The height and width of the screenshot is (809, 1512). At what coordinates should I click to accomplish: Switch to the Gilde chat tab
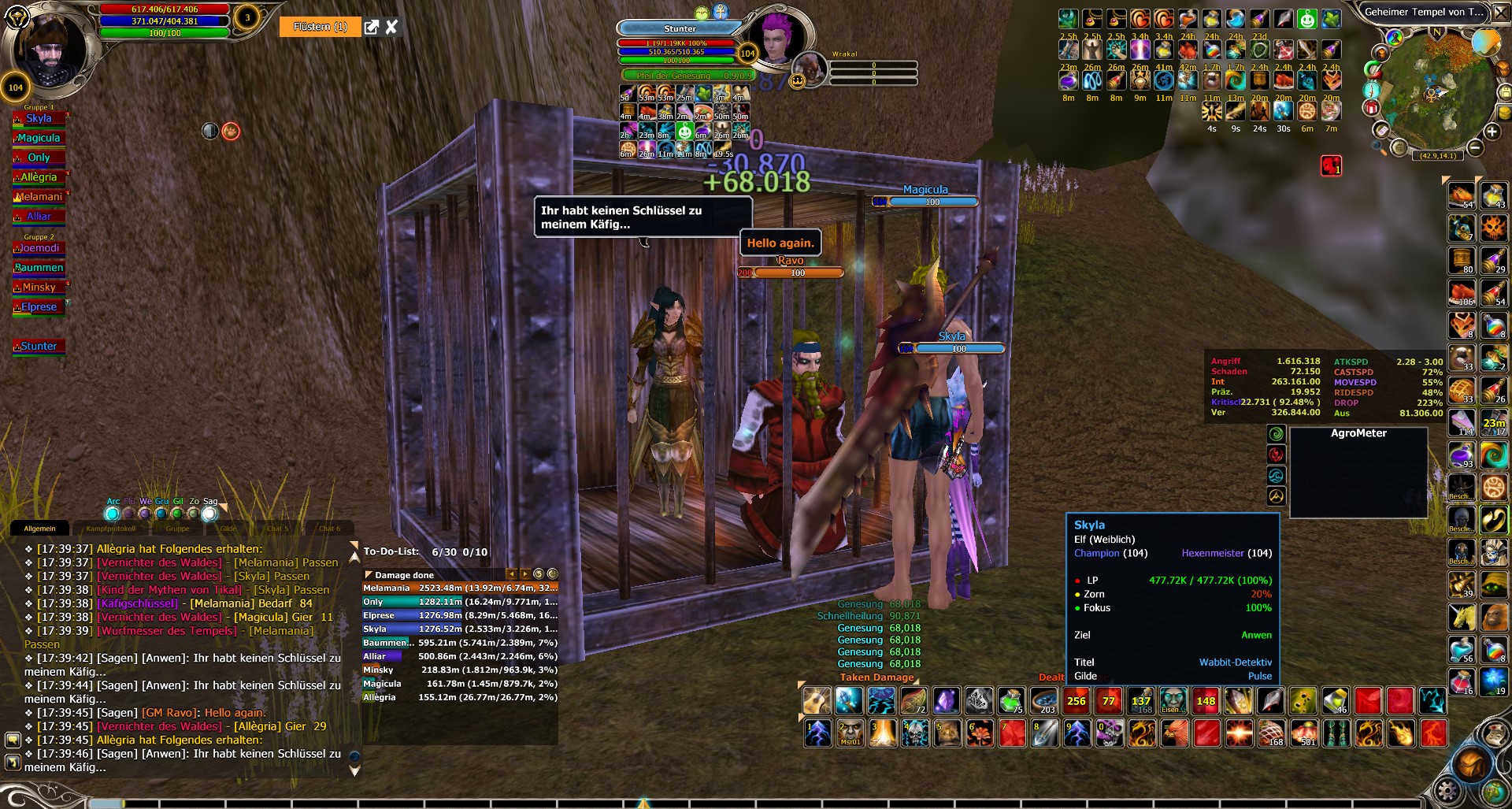coord(228,529)
